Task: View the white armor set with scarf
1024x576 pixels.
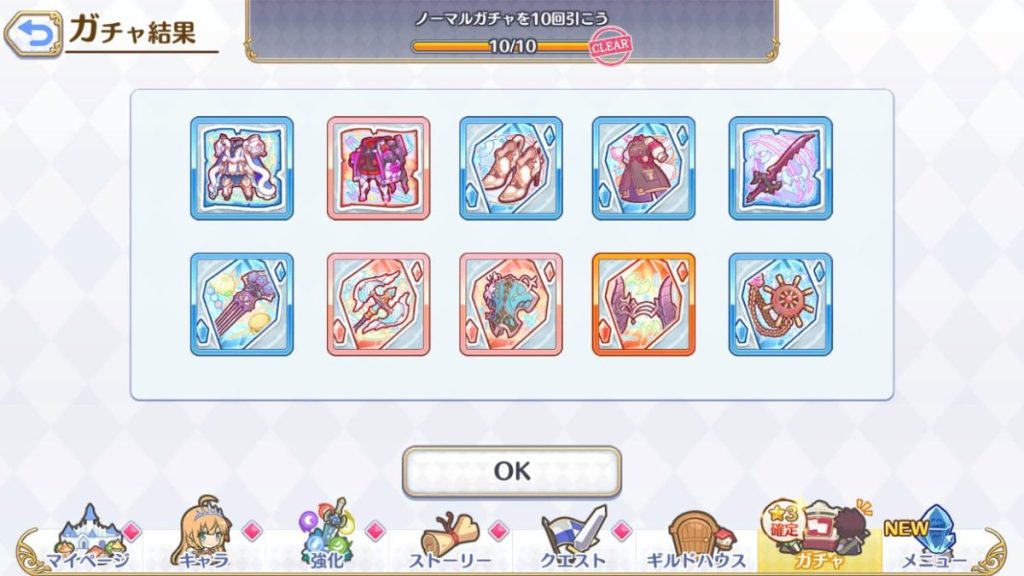Action: point(242,168)
